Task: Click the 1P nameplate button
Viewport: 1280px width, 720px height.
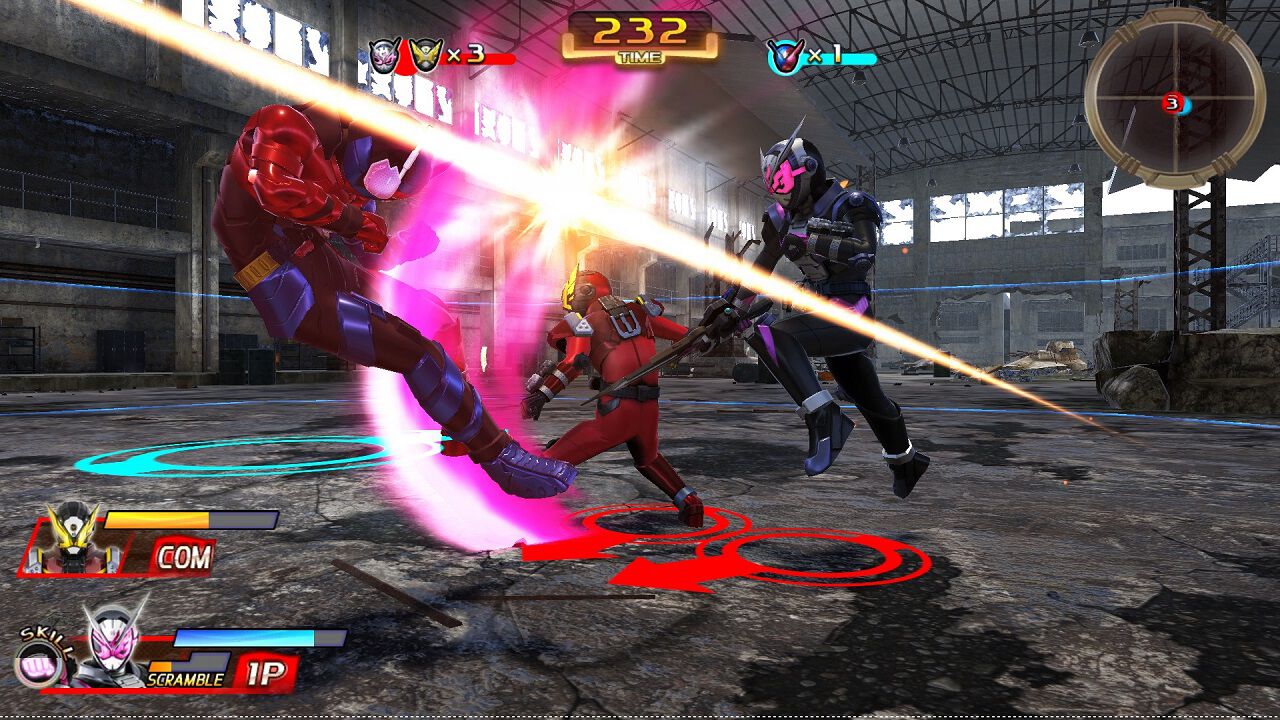Action: pyautogui.click(x=265, y=672)
